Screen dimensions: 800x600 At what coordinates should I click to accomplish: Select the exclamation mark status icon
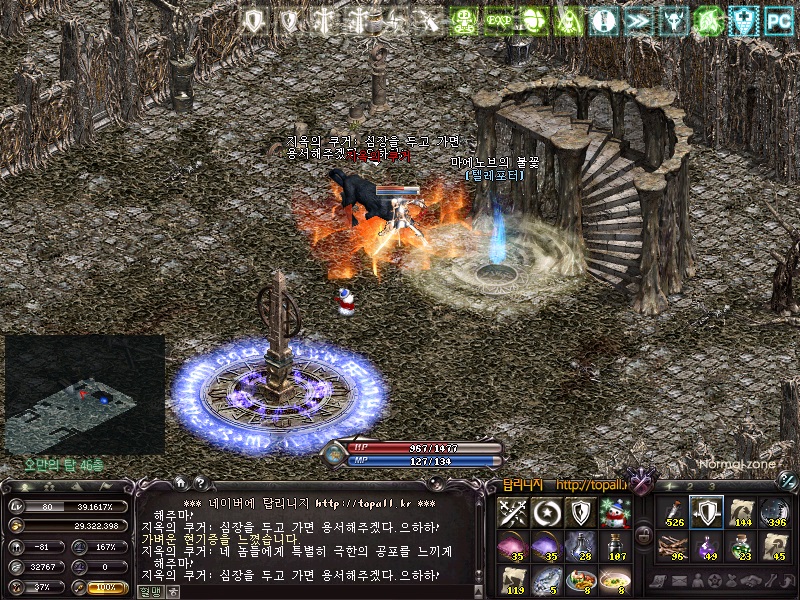[x=602, y=20]
